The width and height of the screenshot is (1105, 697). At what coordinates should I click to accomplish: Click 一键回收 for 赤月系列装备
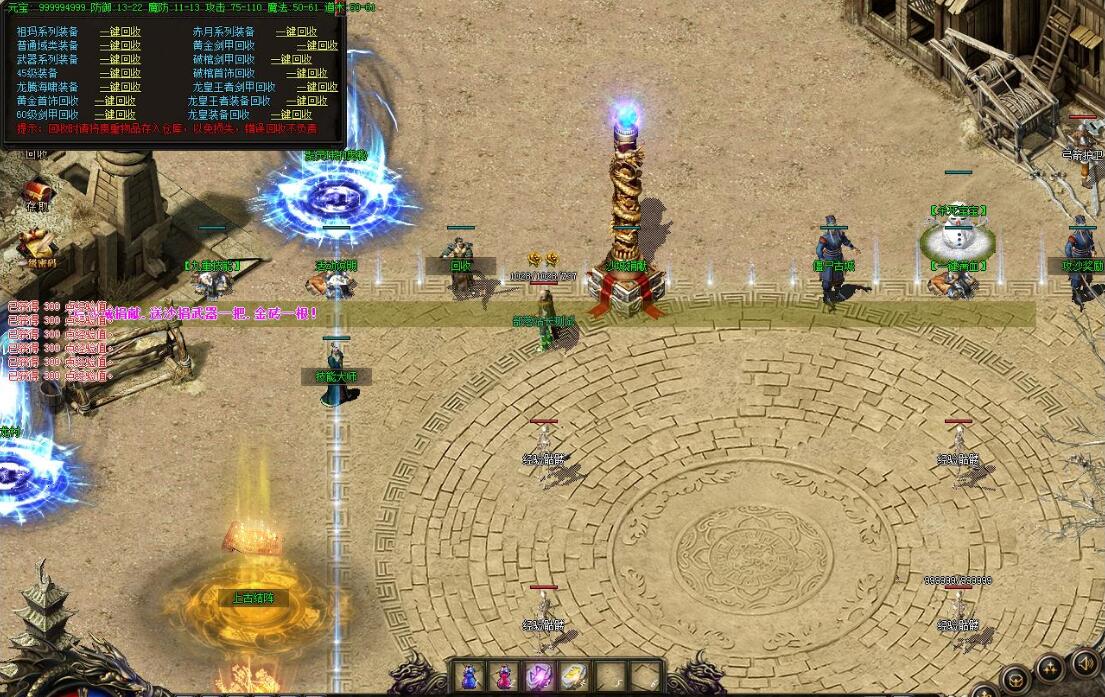[295, 32]
